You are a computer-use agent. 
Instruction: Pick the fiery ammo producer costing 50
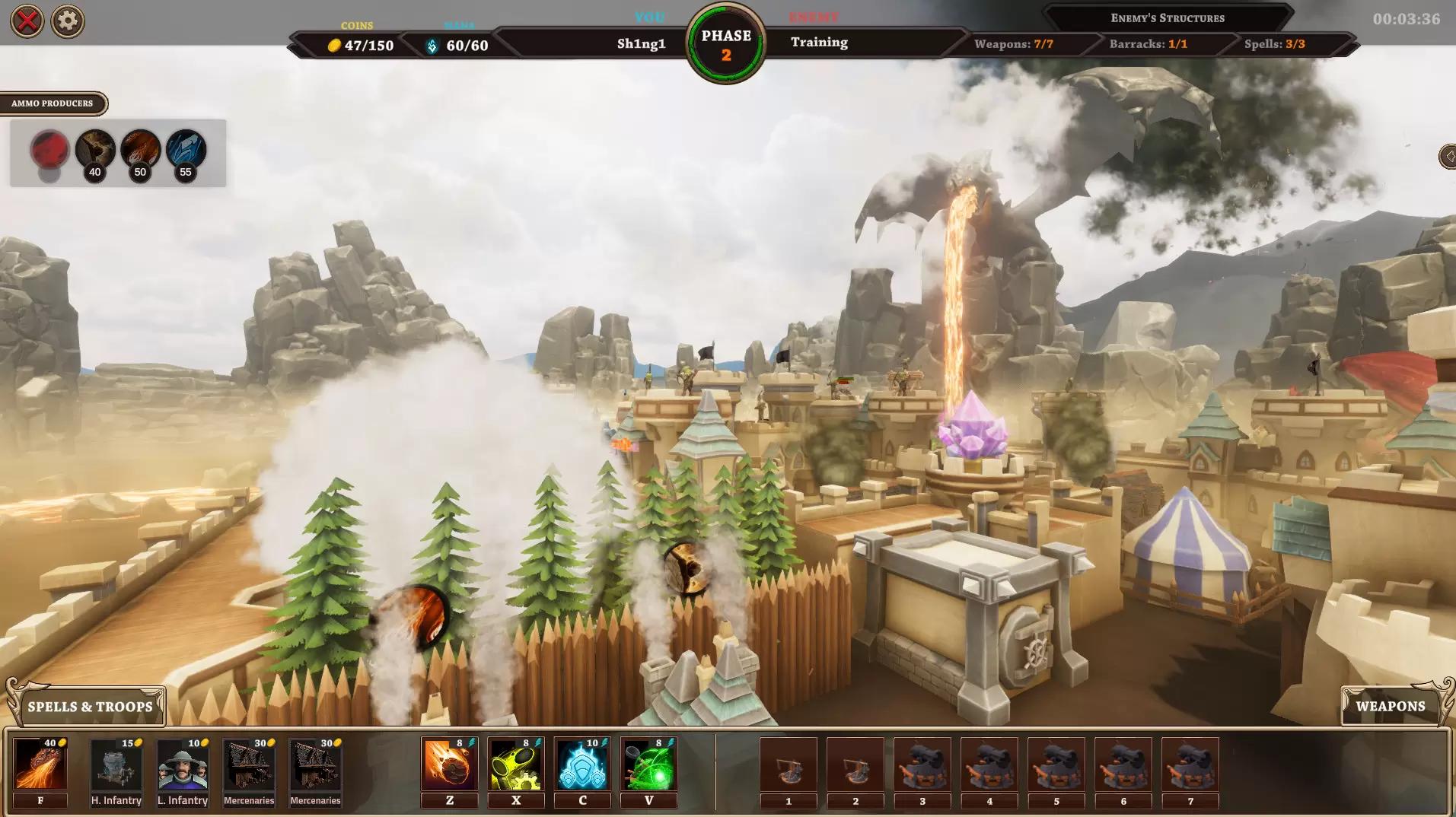141,149
